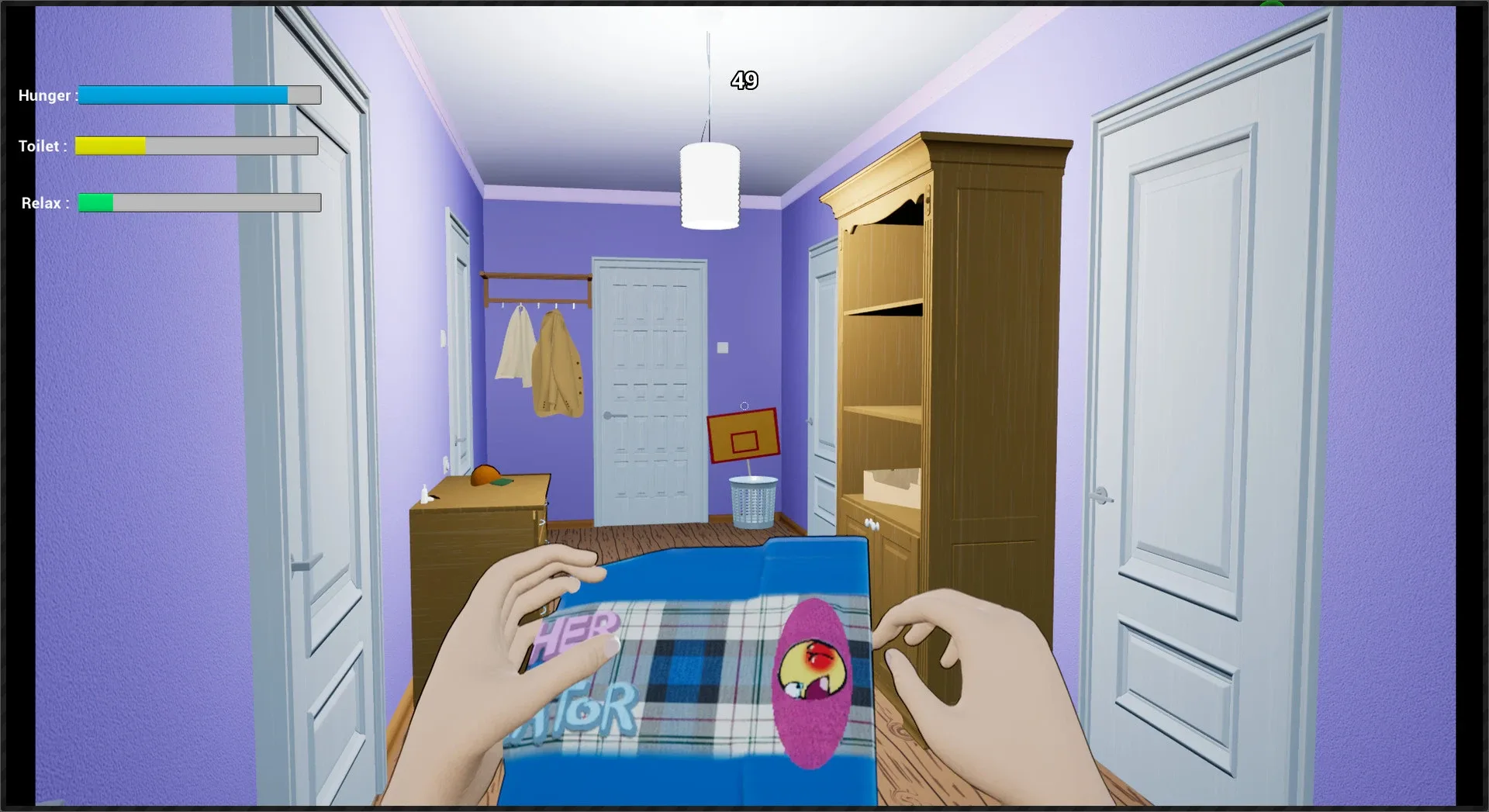The width and height of the screenshot is (1489, 812).
Task: Click the white cabinet drawer knob
Action: click(872, 524)
